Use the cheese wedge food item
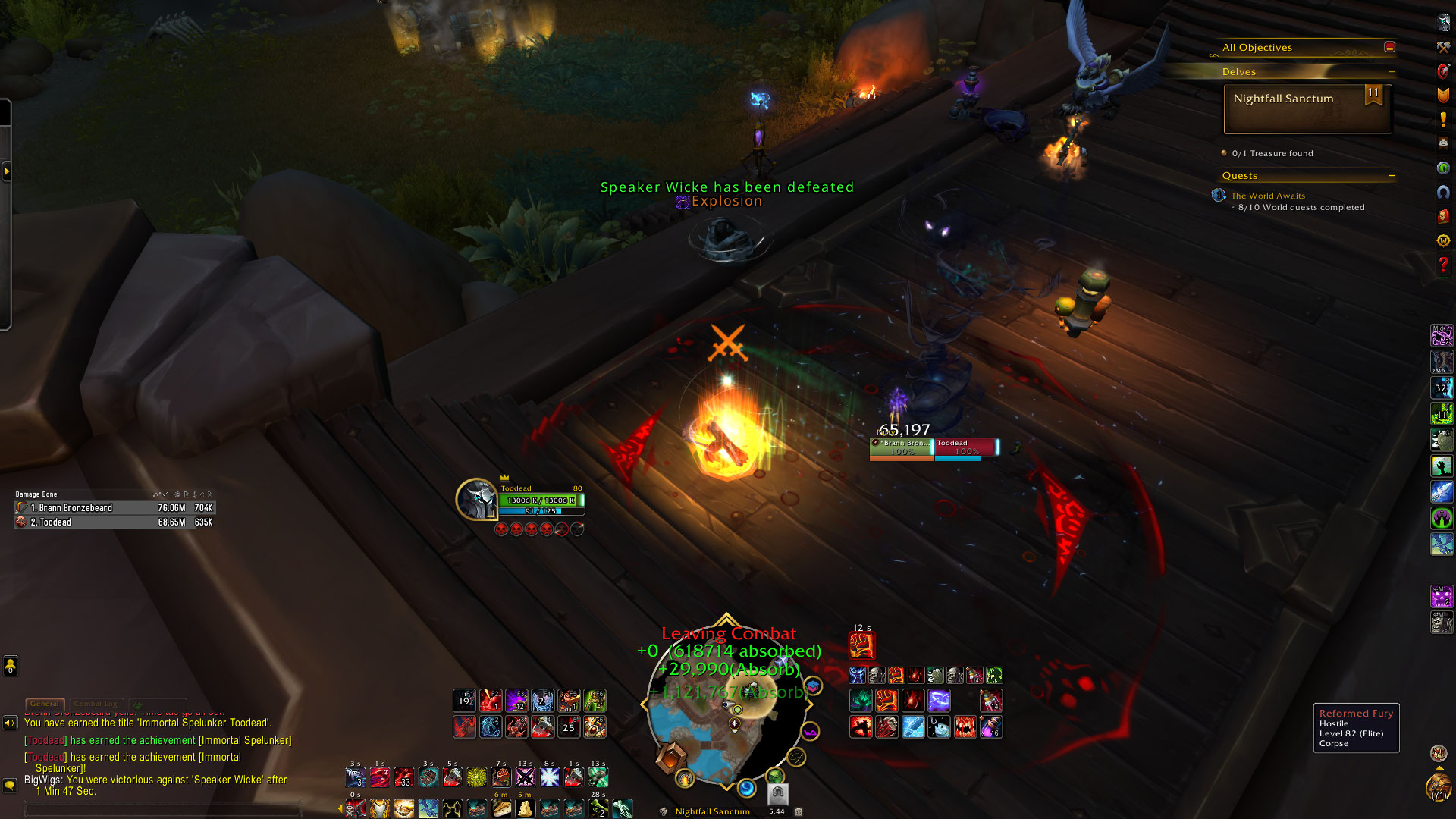This screenshot has width=1456, height=819. (x=525, y=809)
